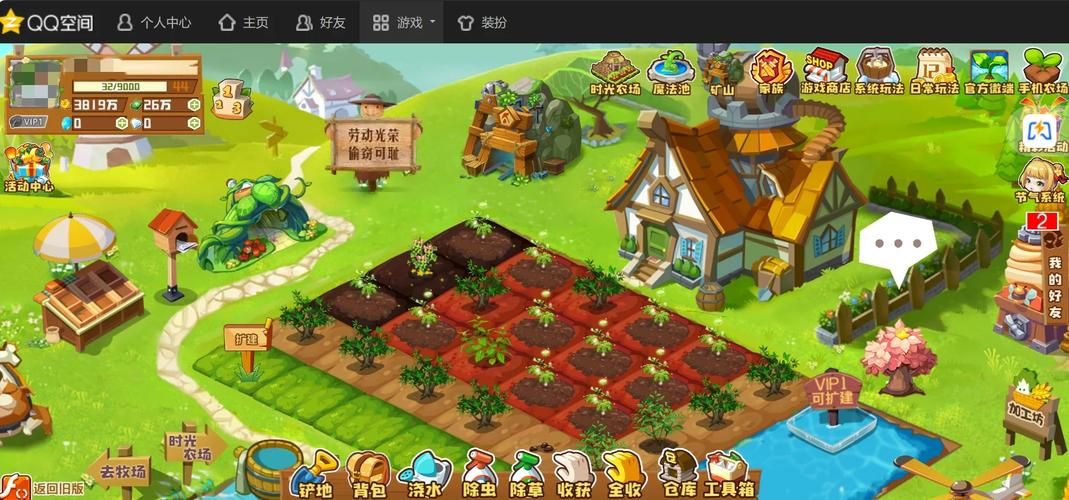Image resolution: width=1069 pixels, height=500 pixels.
Task: Go to 时光农场 from the top icon row
Action: pyautogui.click(x=614, y=72)
